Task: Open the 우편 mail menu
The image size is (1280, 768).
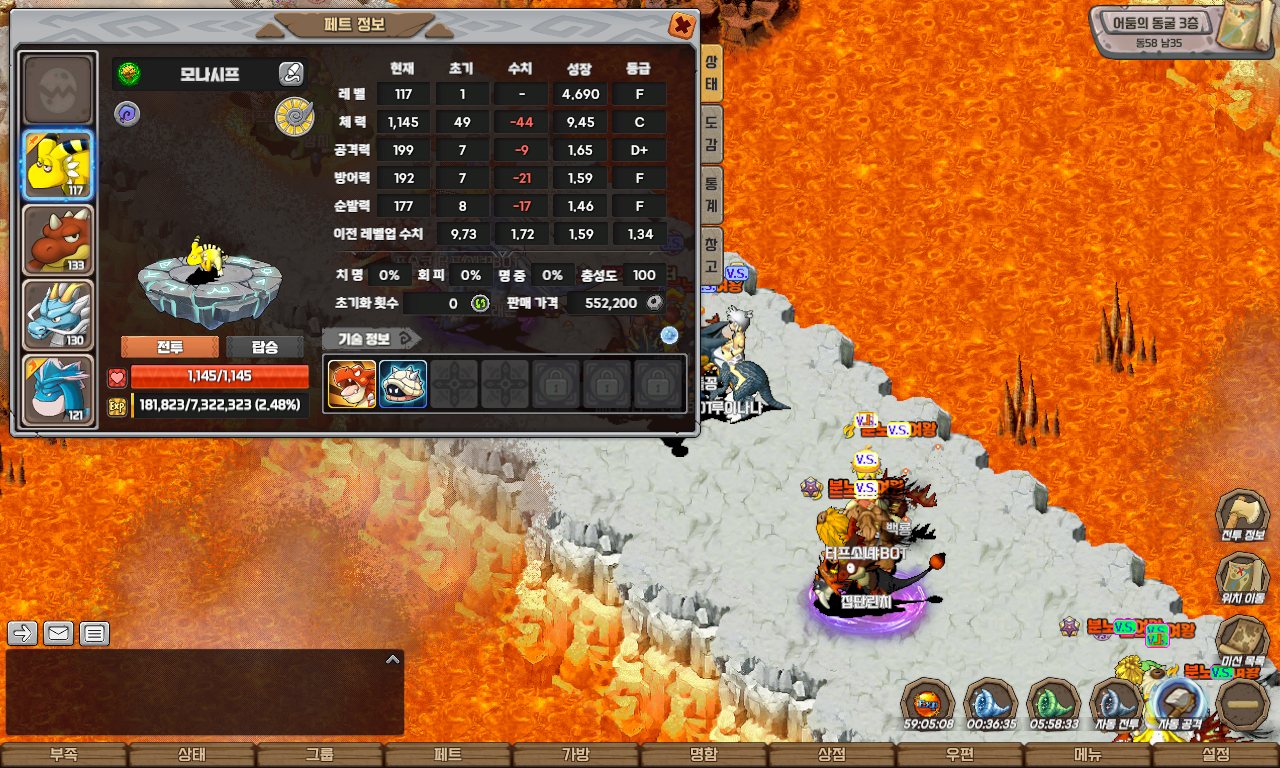Action: [960, 755]
